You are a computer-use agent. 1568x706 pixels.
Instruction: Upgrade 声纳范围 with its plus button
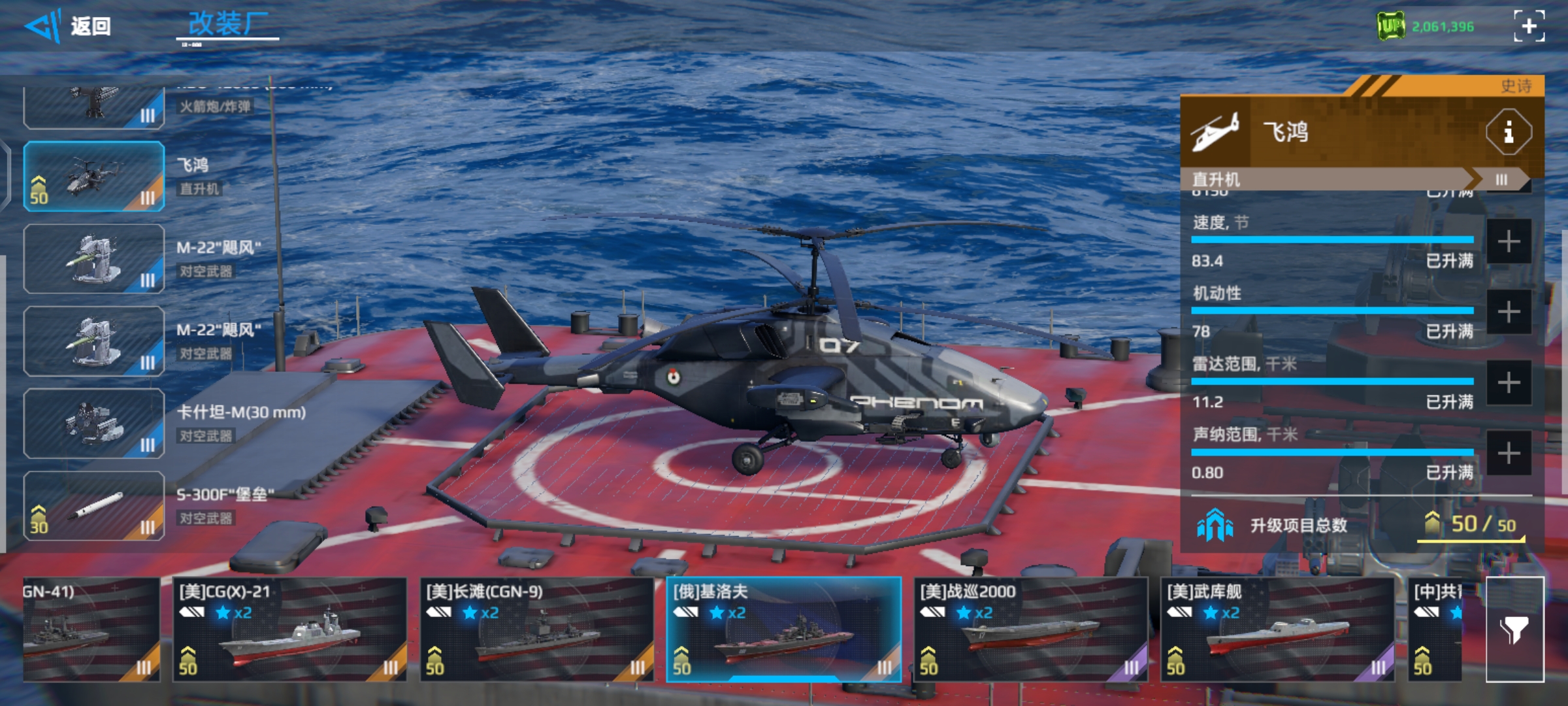(x=1509, y=453)
